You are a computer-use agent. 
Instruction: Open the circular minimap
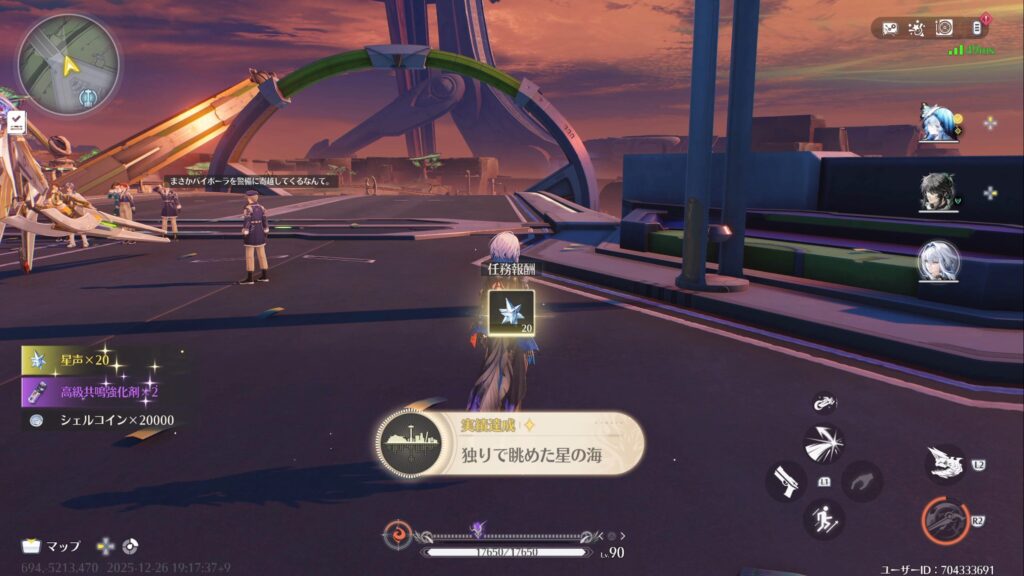(68, 64)
